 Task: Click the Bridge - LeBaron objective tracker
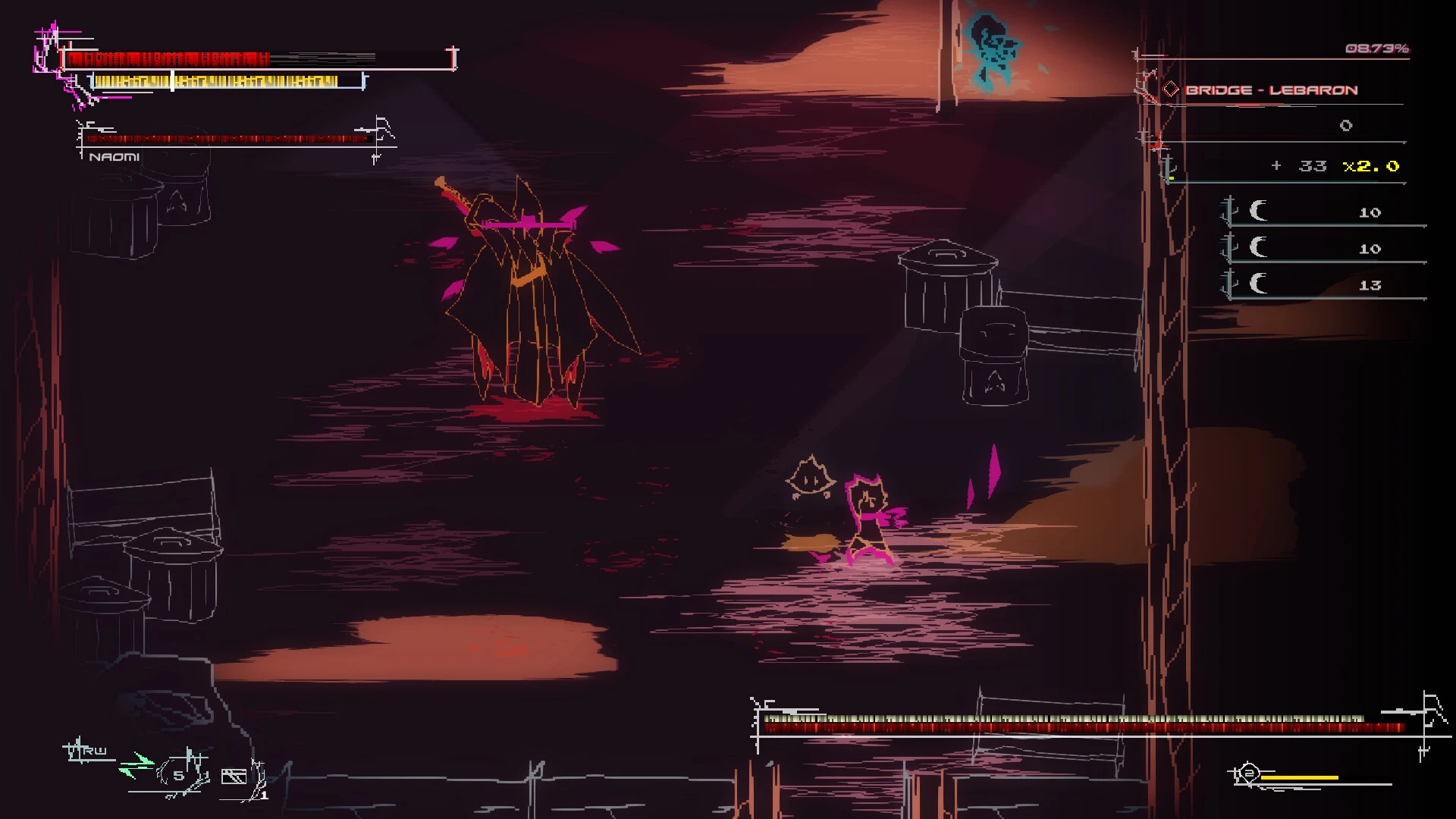(x=1271, y=90)
